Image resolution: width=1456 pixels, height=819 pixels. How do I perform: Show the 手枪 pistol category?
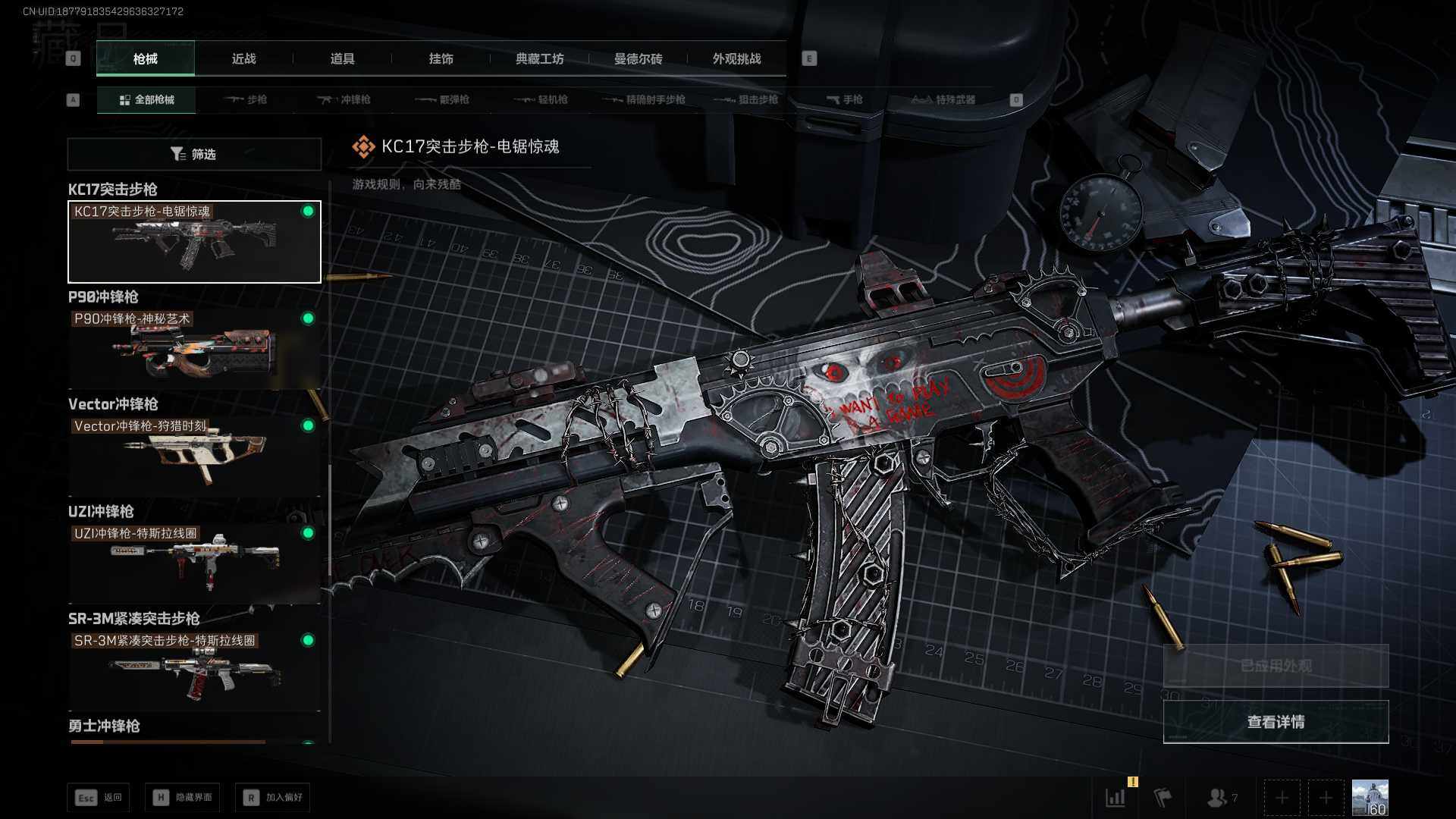(844, 99)
